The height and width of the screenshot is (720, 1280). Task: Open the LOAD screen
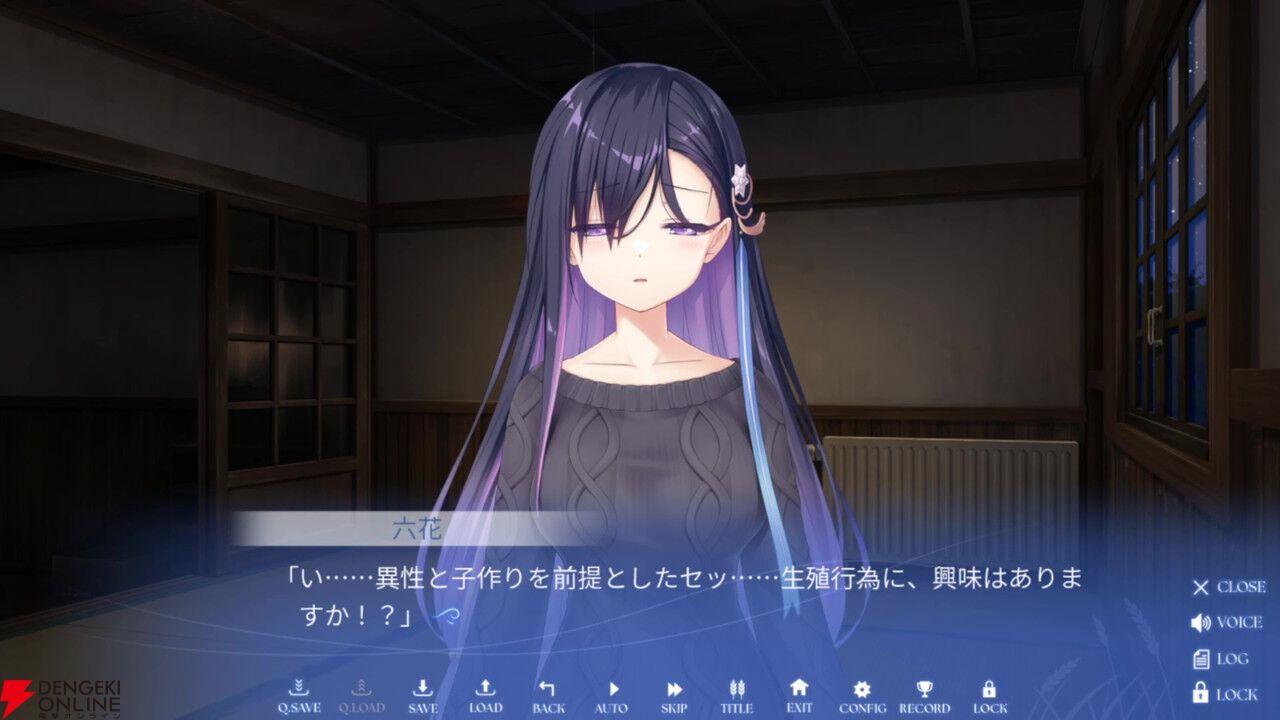[x=485, y=693]
